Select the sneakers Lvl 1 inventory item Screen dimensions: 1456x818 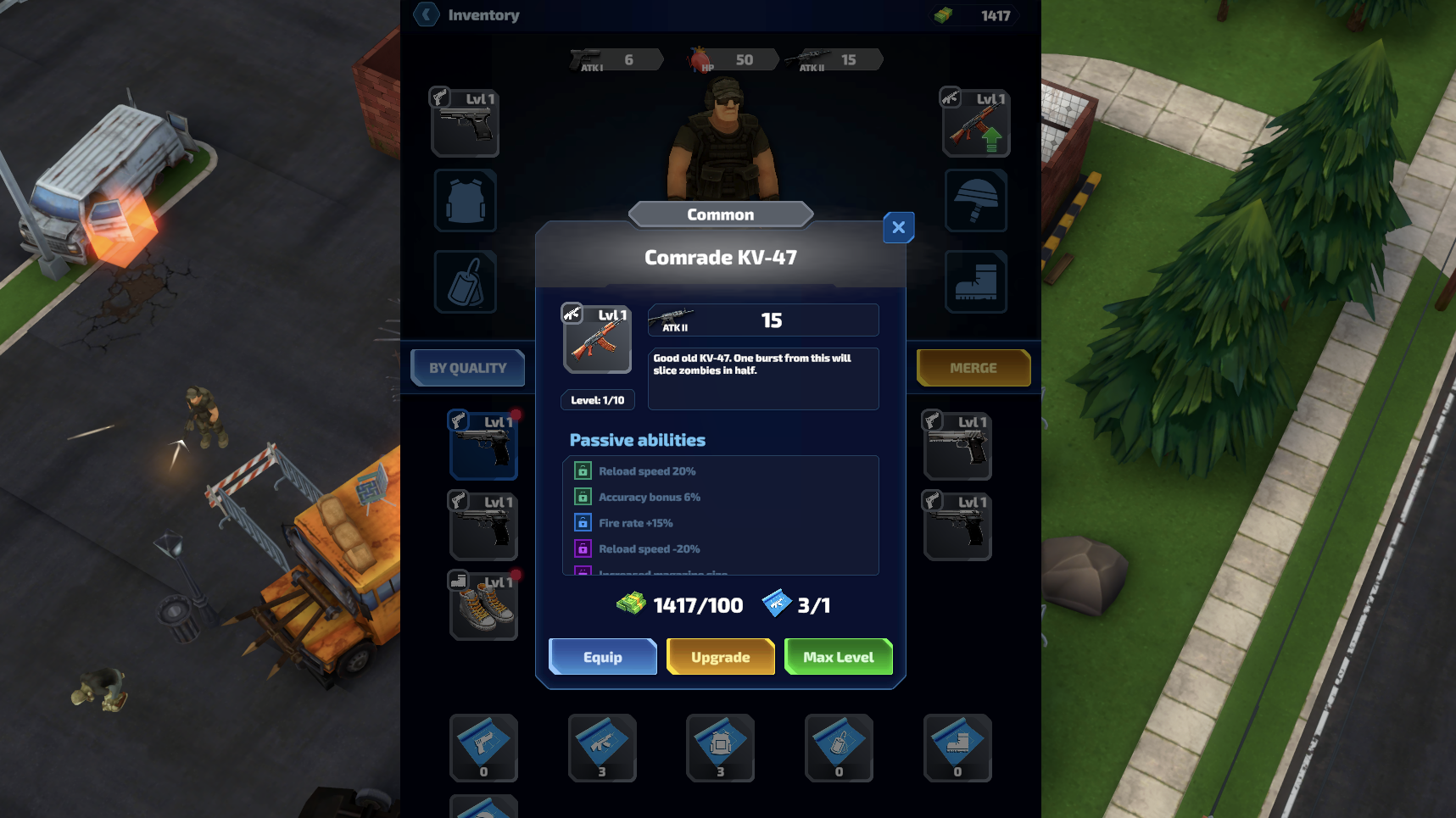(x=483, y=605)
